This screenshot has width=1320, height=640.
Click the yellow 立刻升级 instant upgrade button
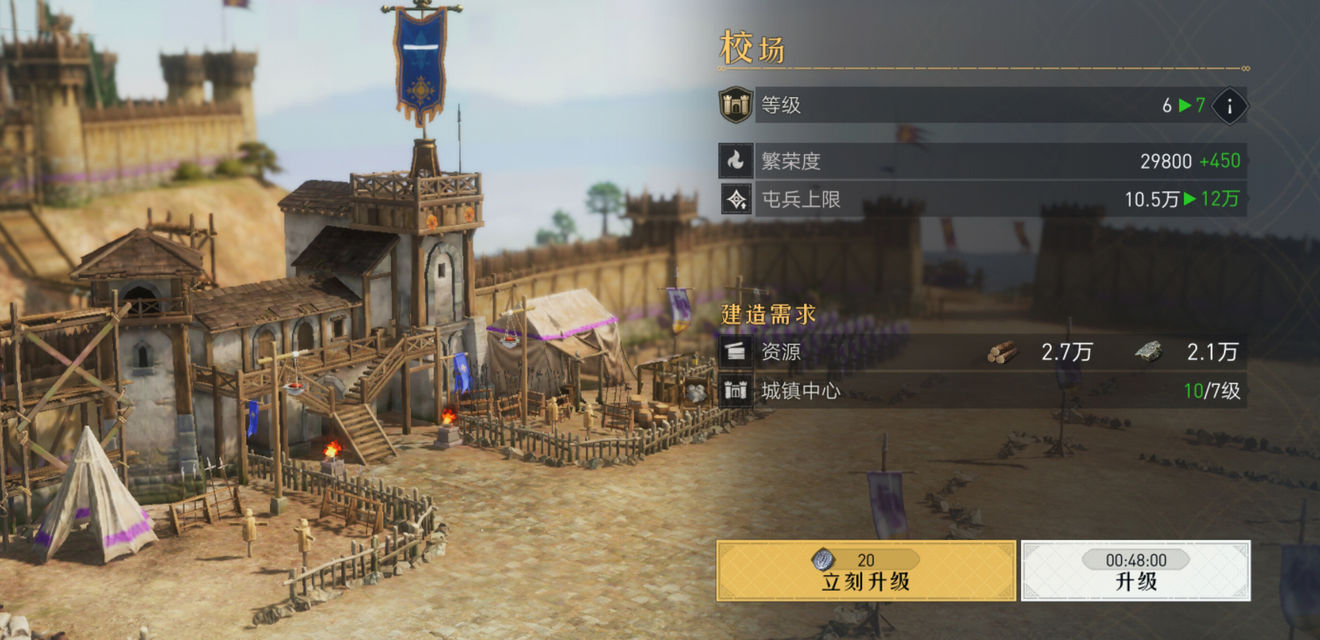[866, 571]
